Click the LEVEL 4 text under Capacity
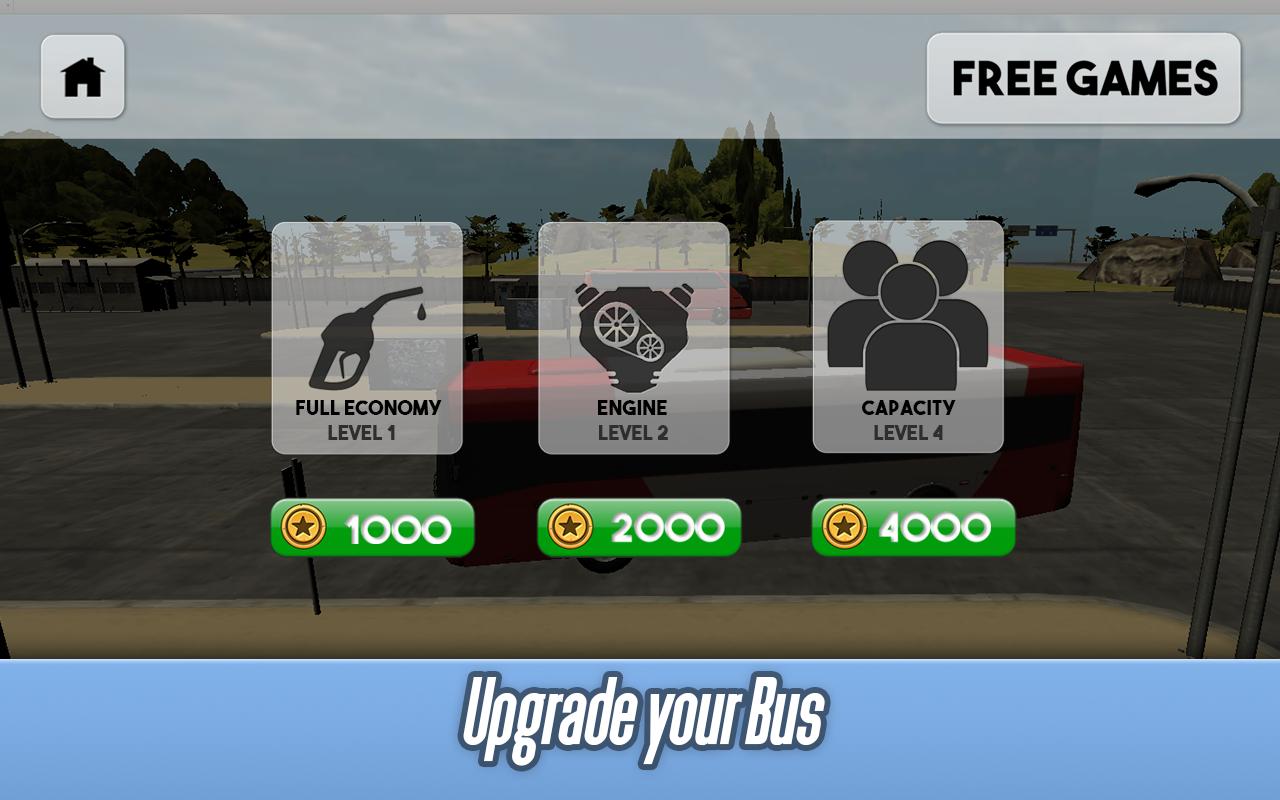Screen dimensions: 1280x800 (x=908, y=433)
